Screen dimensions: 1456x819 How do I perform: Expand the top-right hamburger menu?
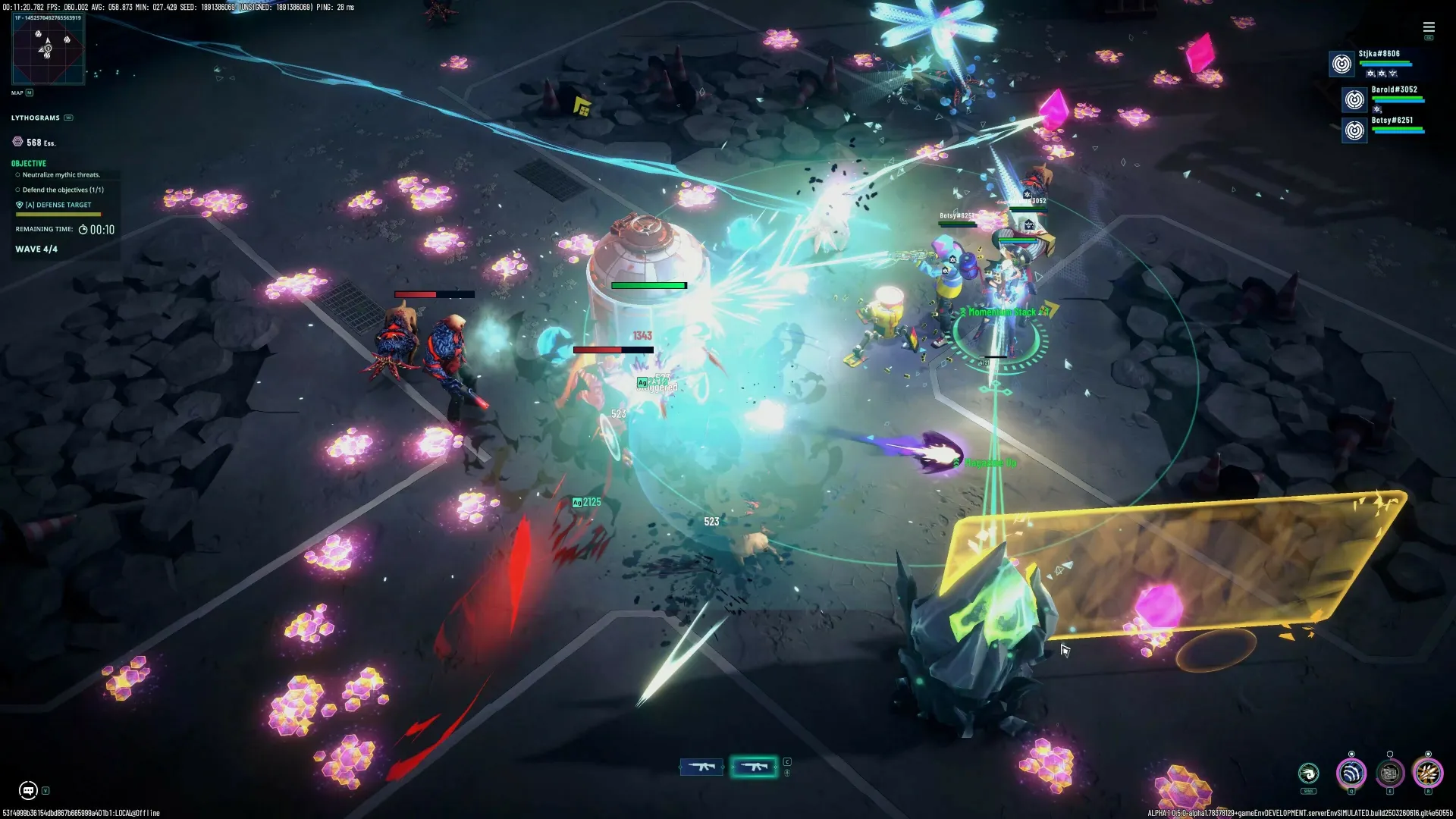1429,27
